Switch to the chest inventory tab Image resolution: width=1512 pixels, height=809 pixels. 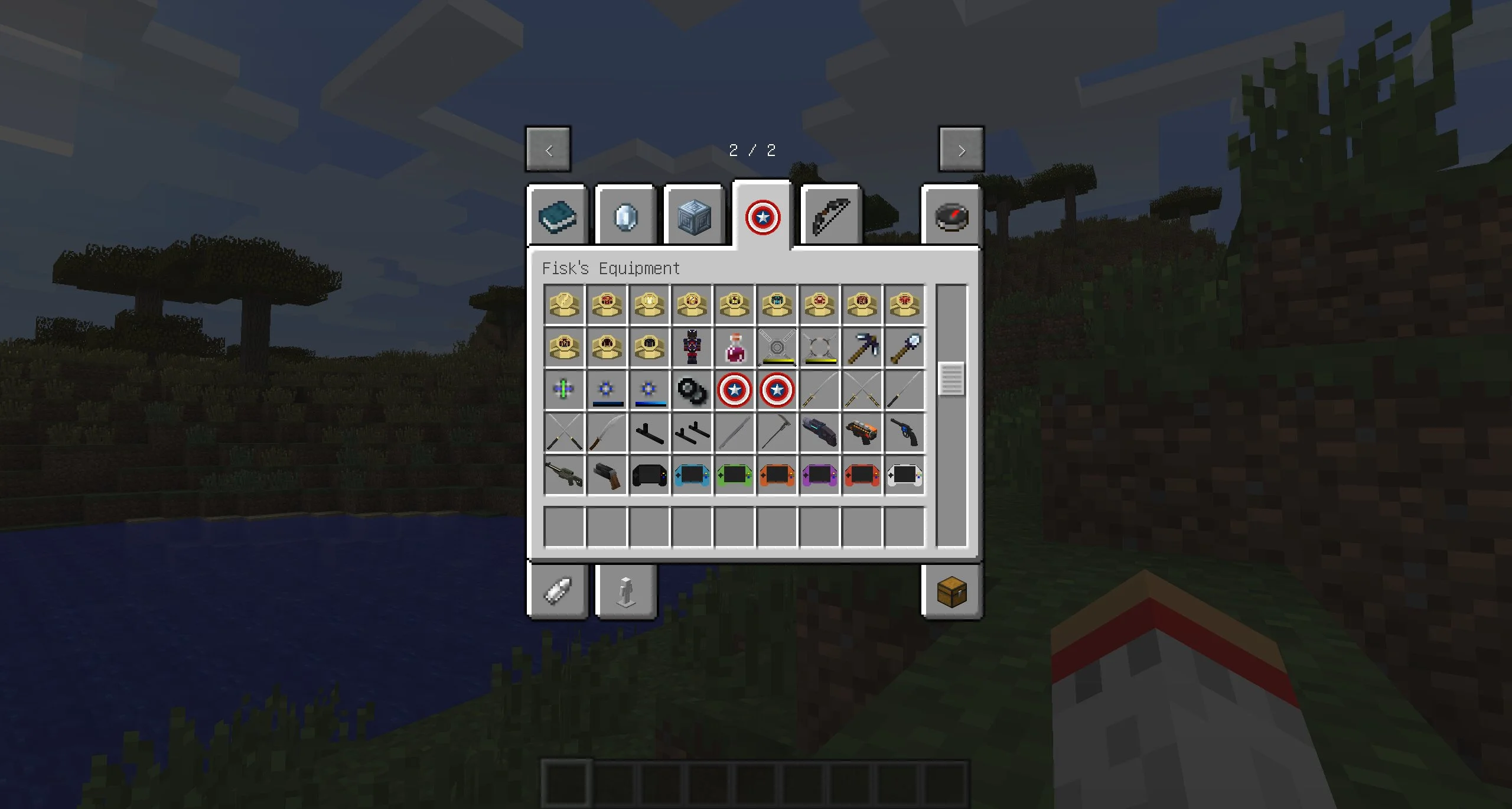(951, 592)
